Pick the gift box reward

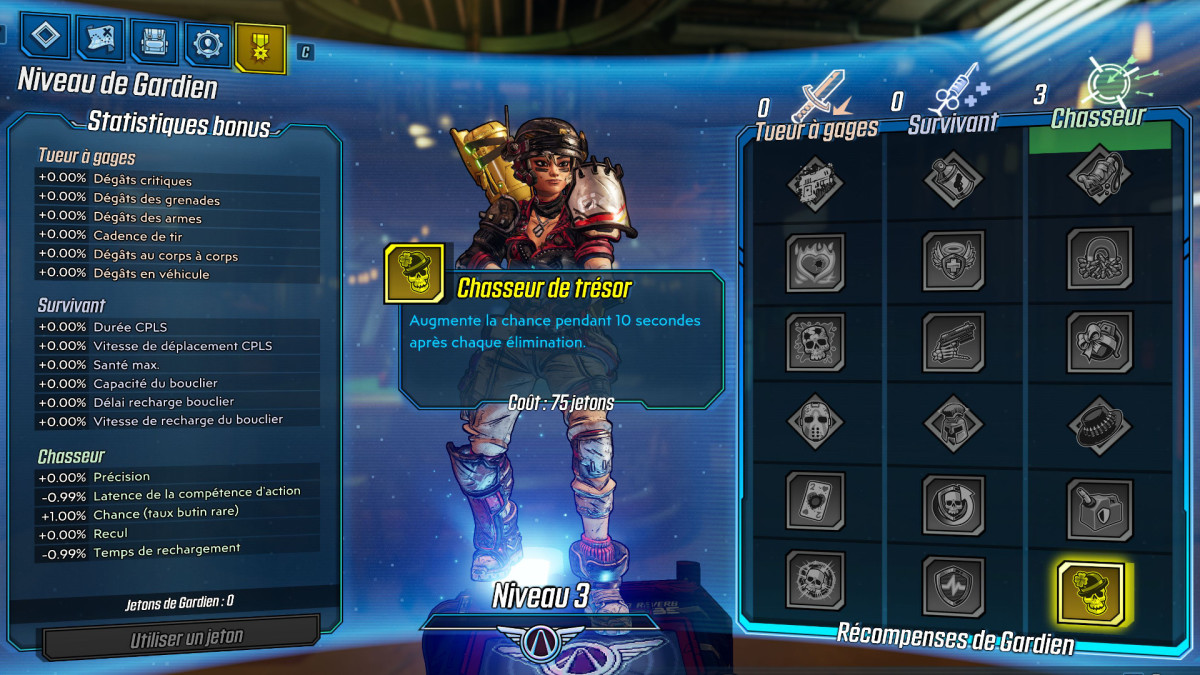1097,340
